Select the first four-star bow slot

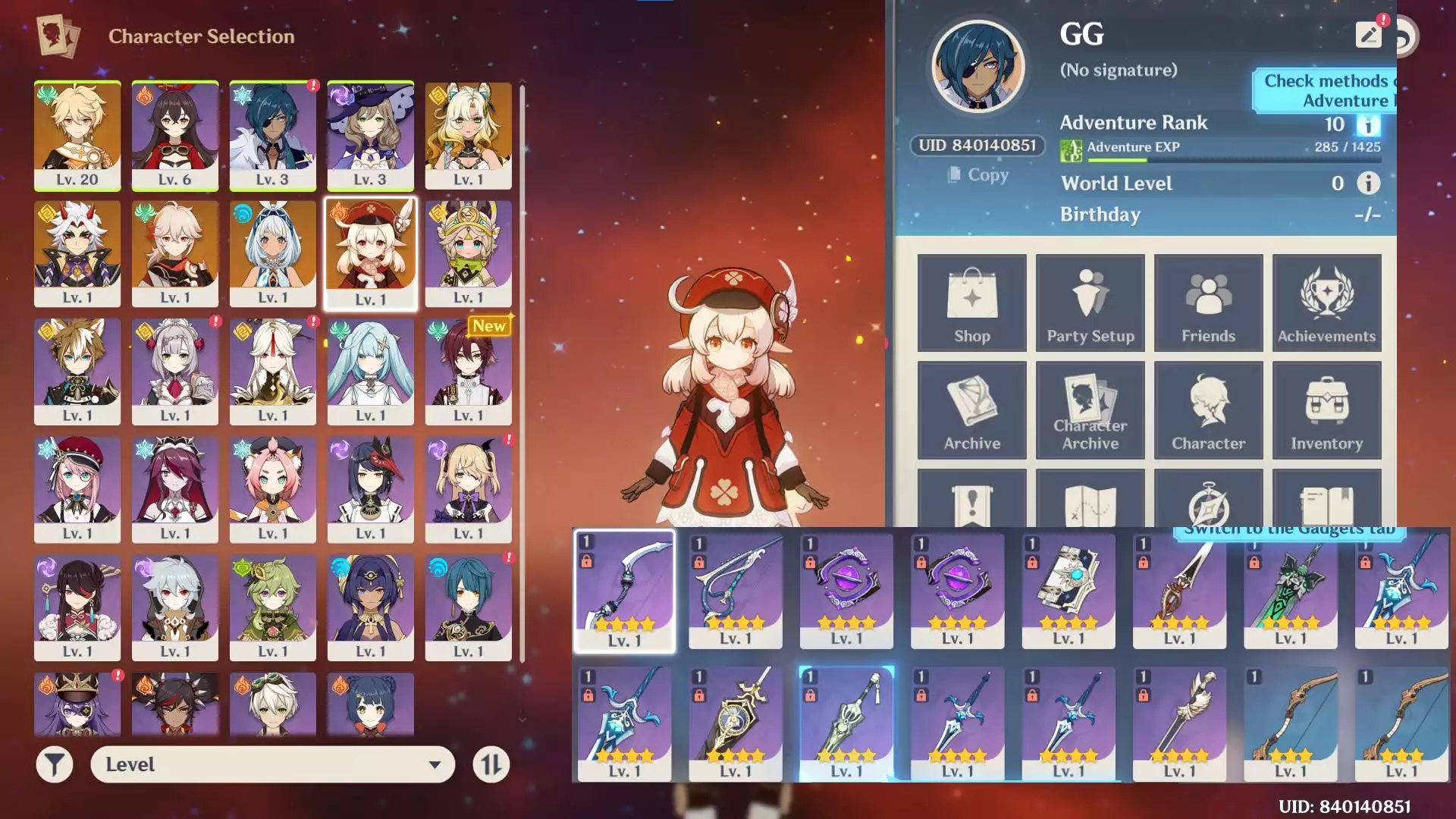point(624,590)
